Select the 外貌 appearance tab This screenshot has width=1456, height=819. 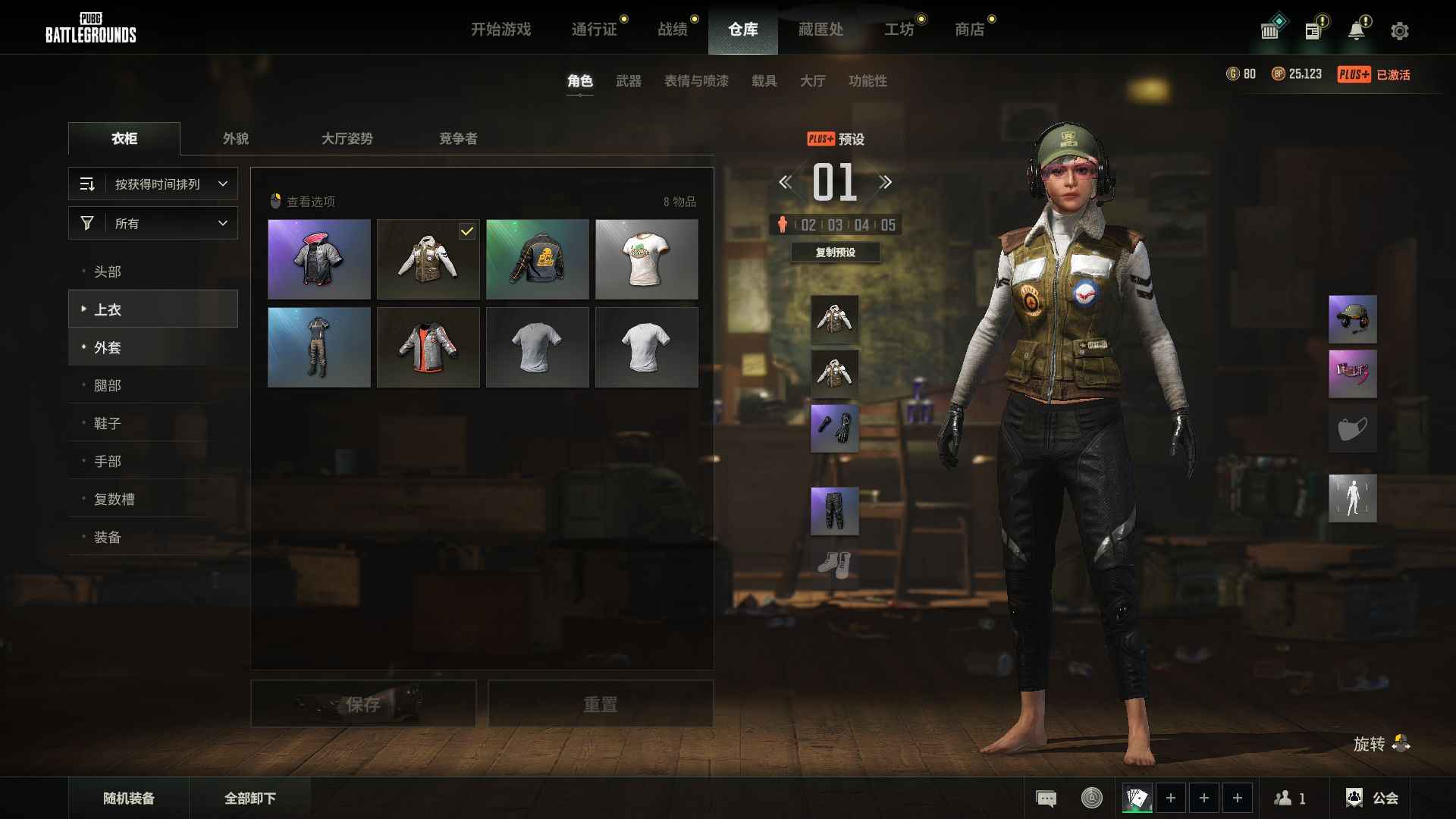[x=236, y=139]
